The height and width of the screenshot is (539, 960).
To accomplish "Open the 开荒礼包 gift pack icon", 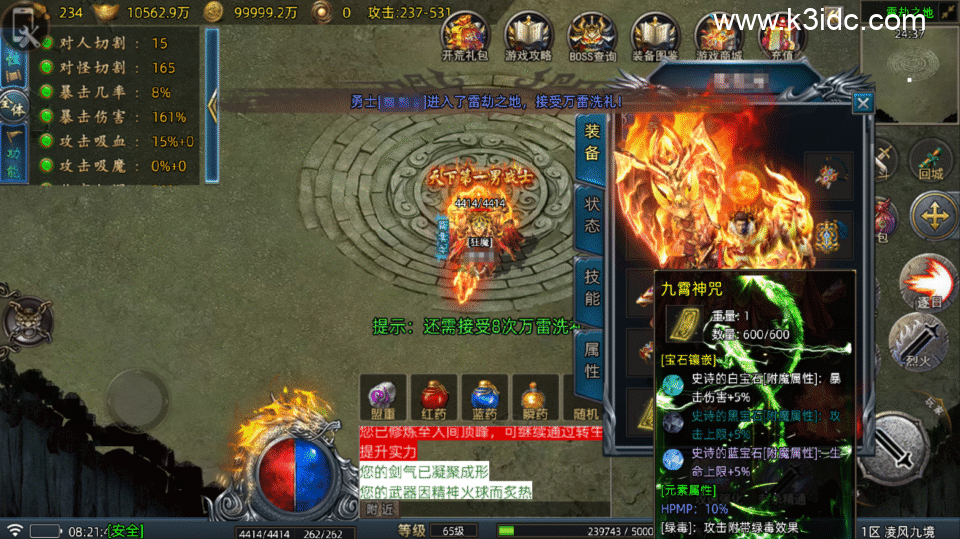I will point(466,36).
